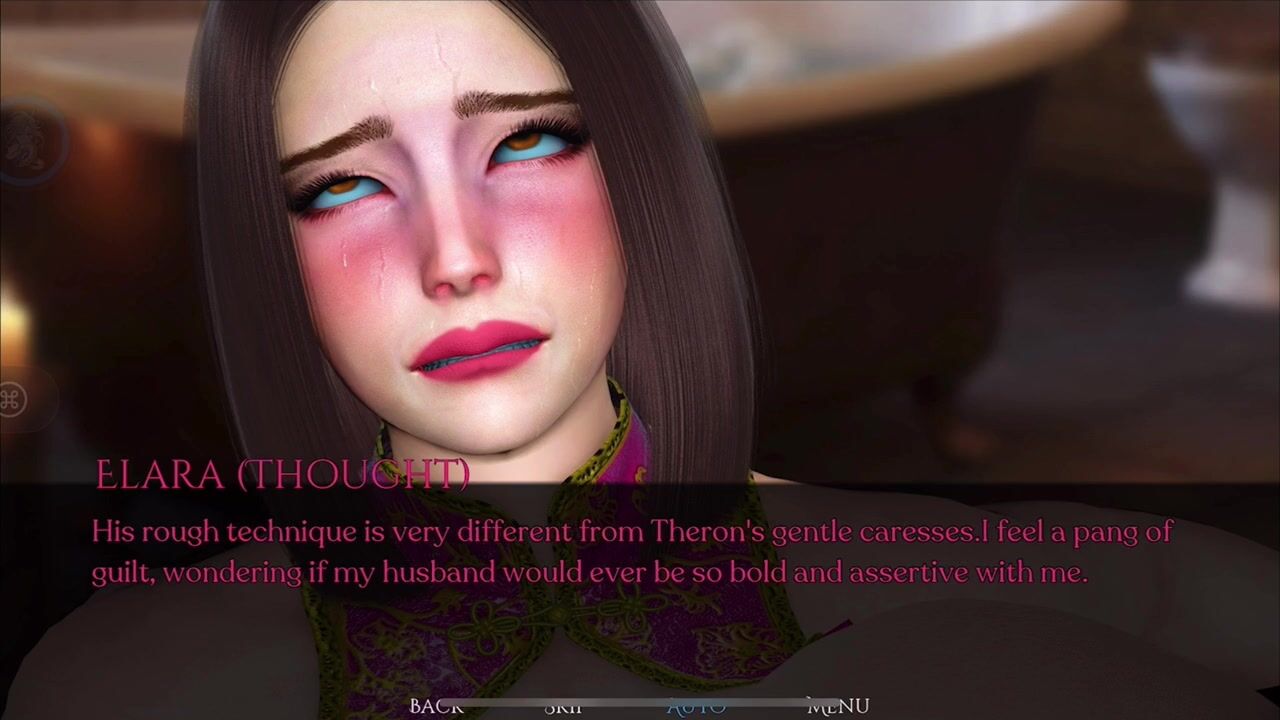1280x720 pixels.
Task: Toggle Auto dialogue advance
Action: coord(696,707)
